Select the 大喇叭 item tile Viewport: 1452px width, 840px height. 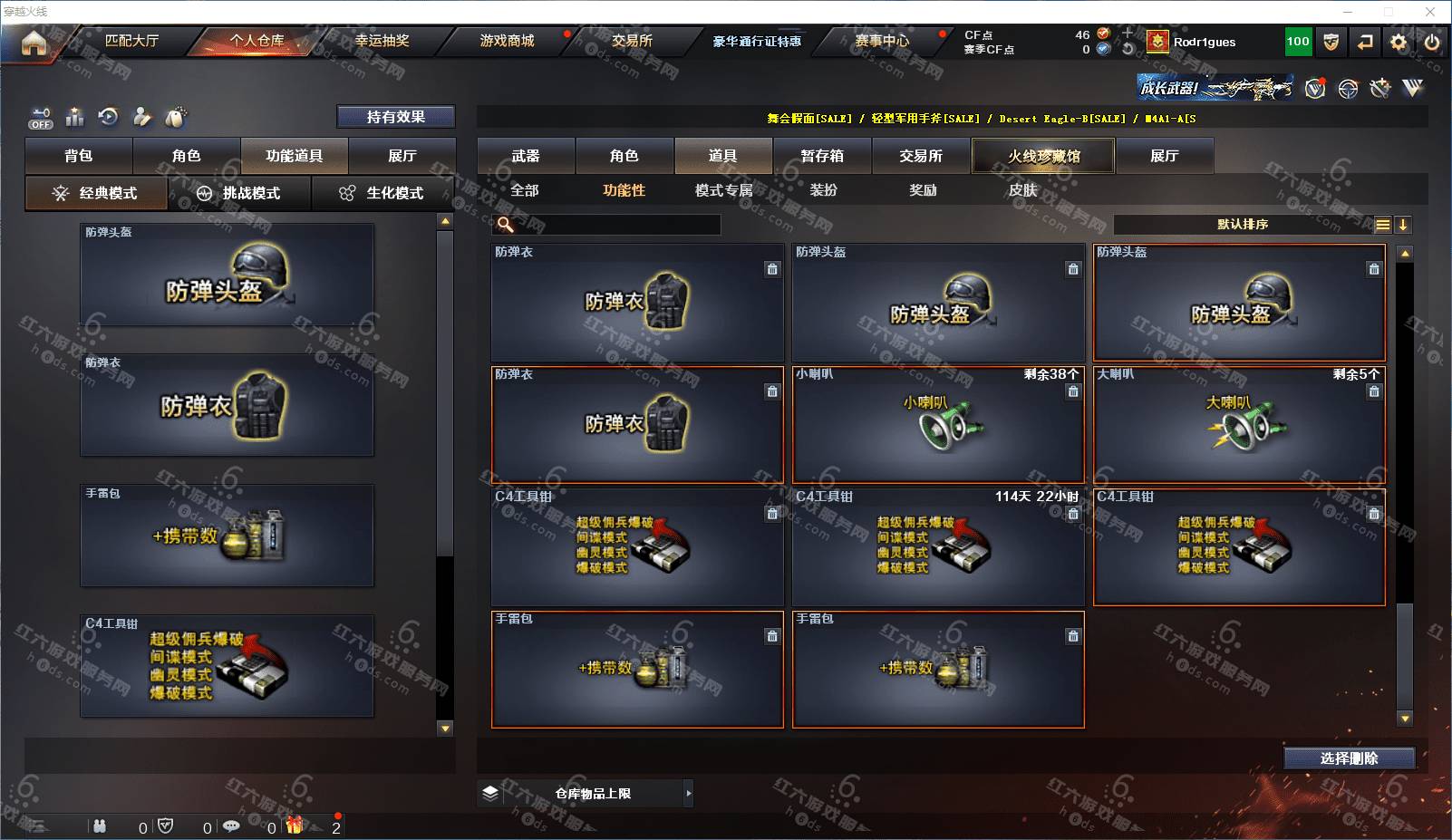pyautogui.click(x=1239, y=424)
